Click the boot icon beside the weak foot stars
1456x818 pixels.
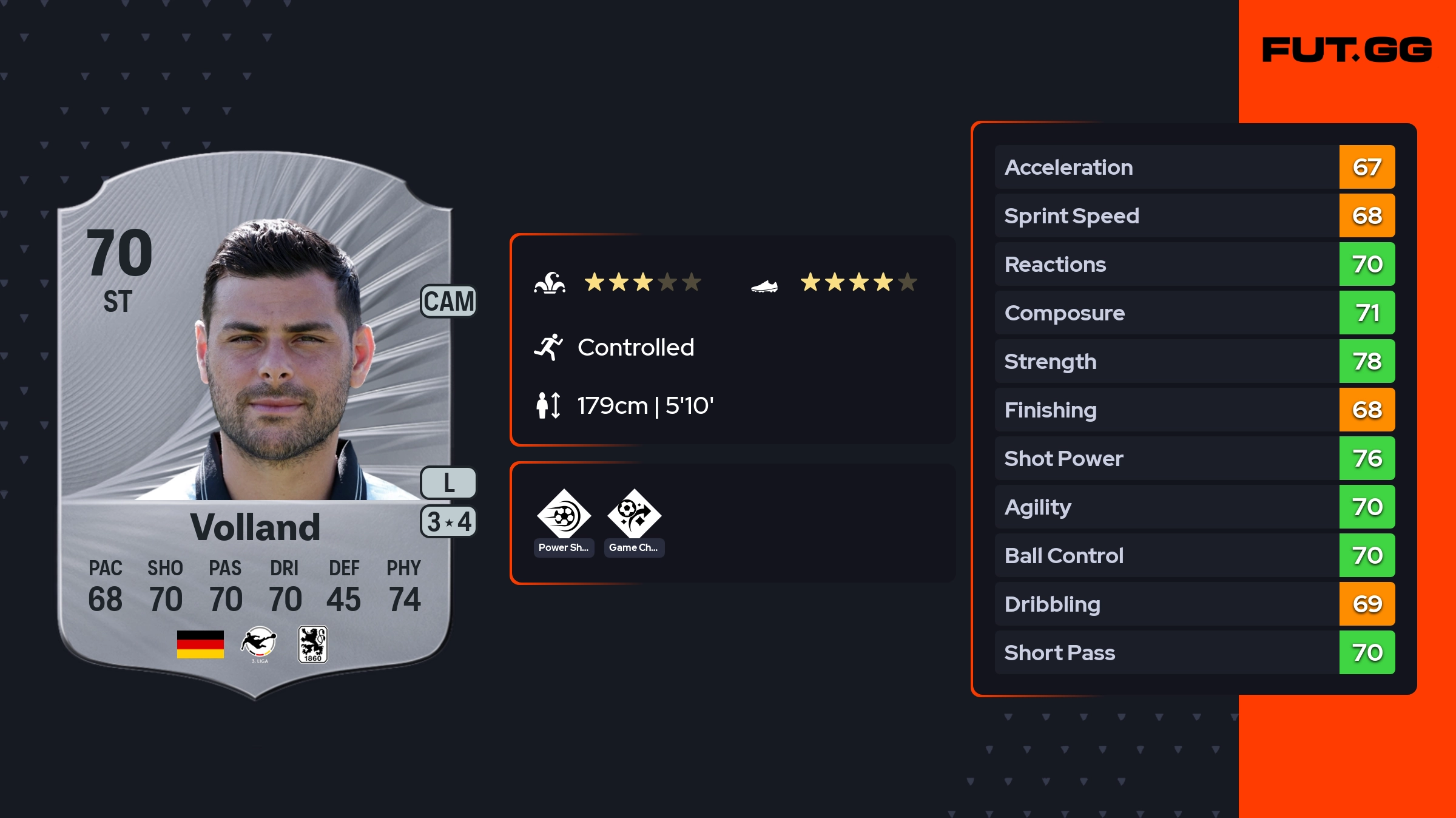[x=764, y=285]
